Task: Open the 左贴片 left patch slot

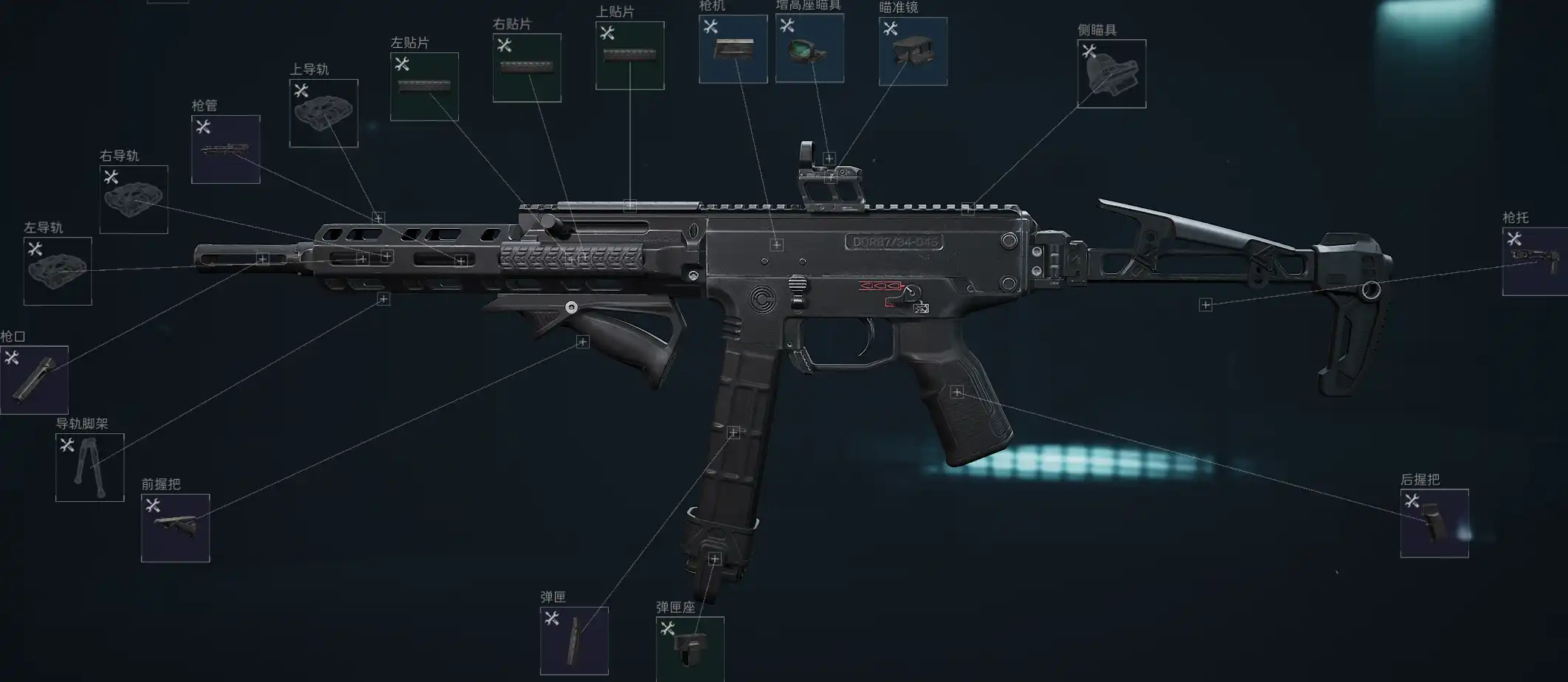Action: coord(424,86)
